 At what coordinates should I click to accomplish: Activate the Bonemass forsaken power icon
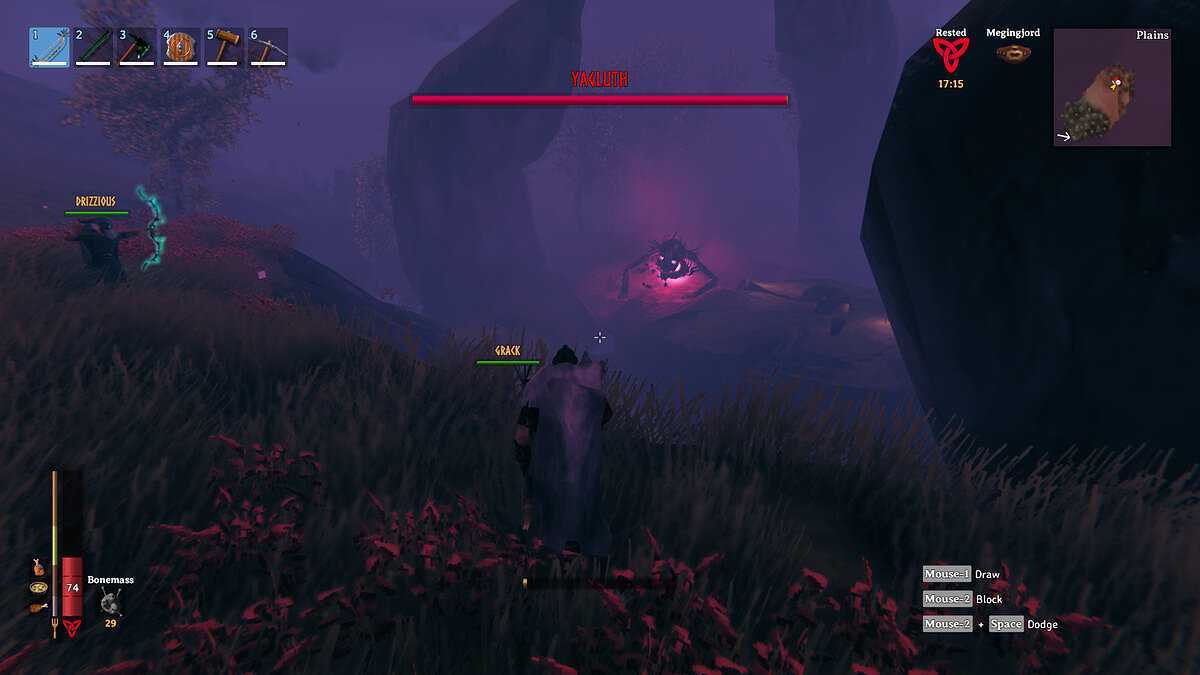click(x=110, y=602)
